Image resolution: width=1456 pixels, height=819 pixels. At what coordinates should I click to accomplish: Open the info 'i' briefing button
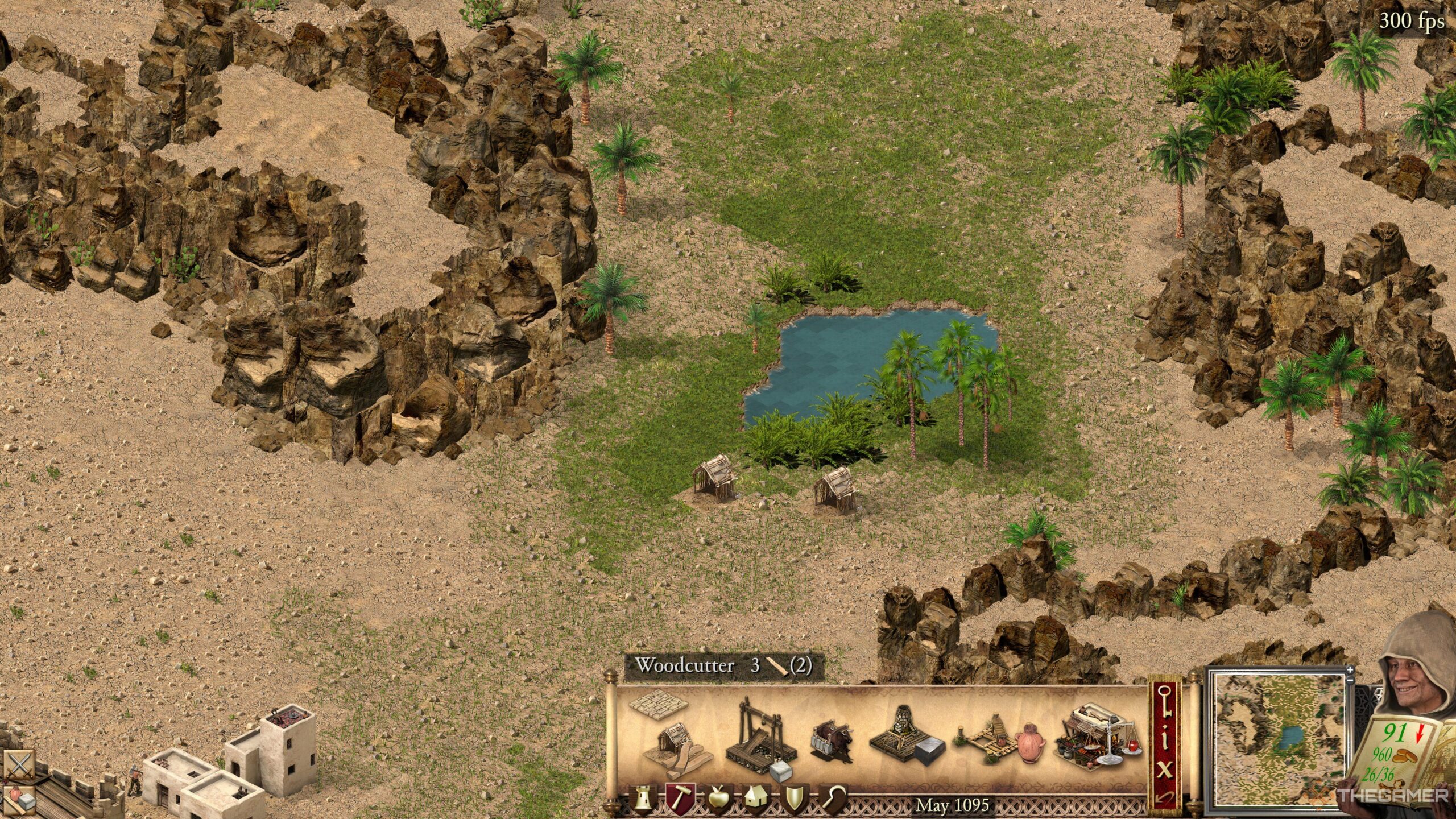coord(1164,739)
